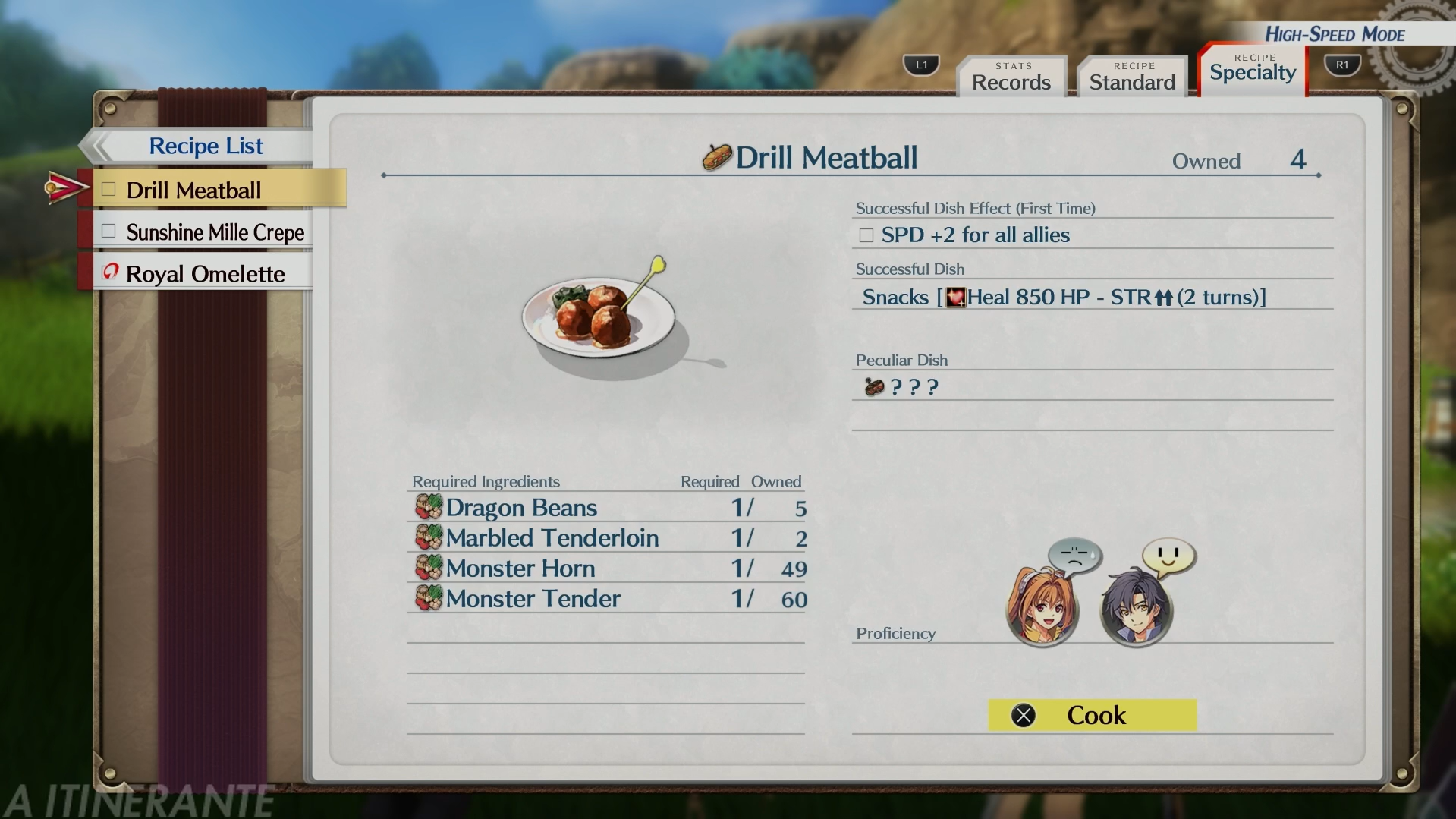Select the Drill Meatball recipe
Viewport: 1456px width, 819px height.
193,190
